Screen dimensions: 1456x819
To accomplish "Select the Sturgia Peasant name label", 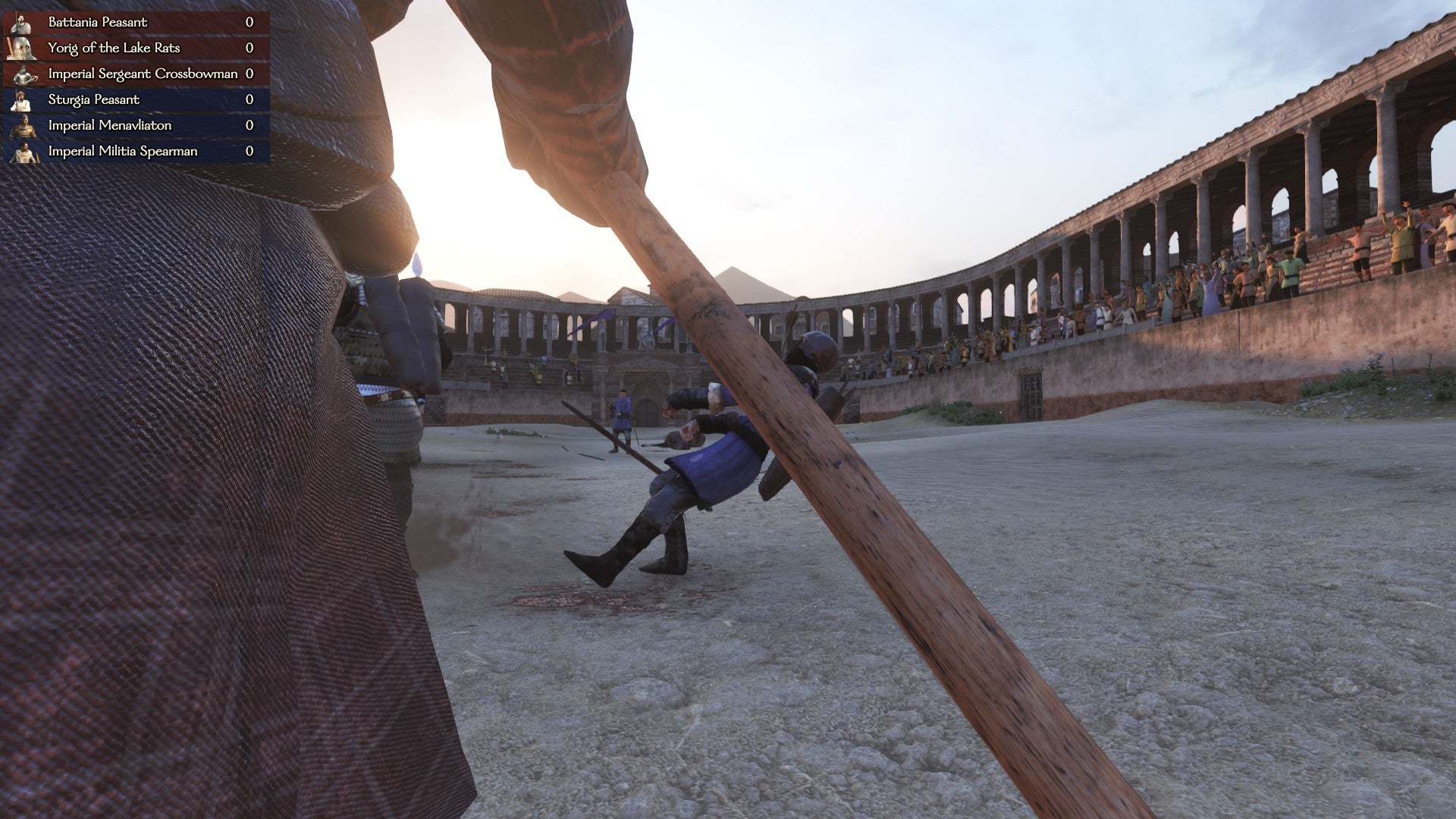I will (x=94, y=99).
